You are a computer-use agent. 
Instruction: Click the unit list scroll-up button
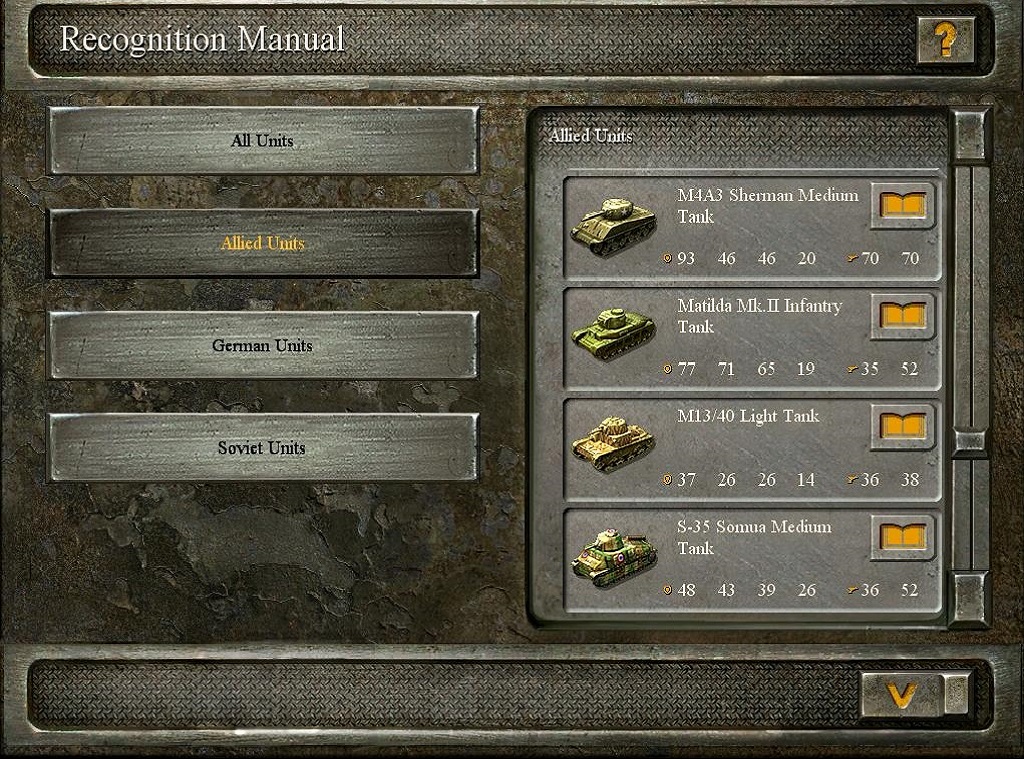(x=970, y=134)
